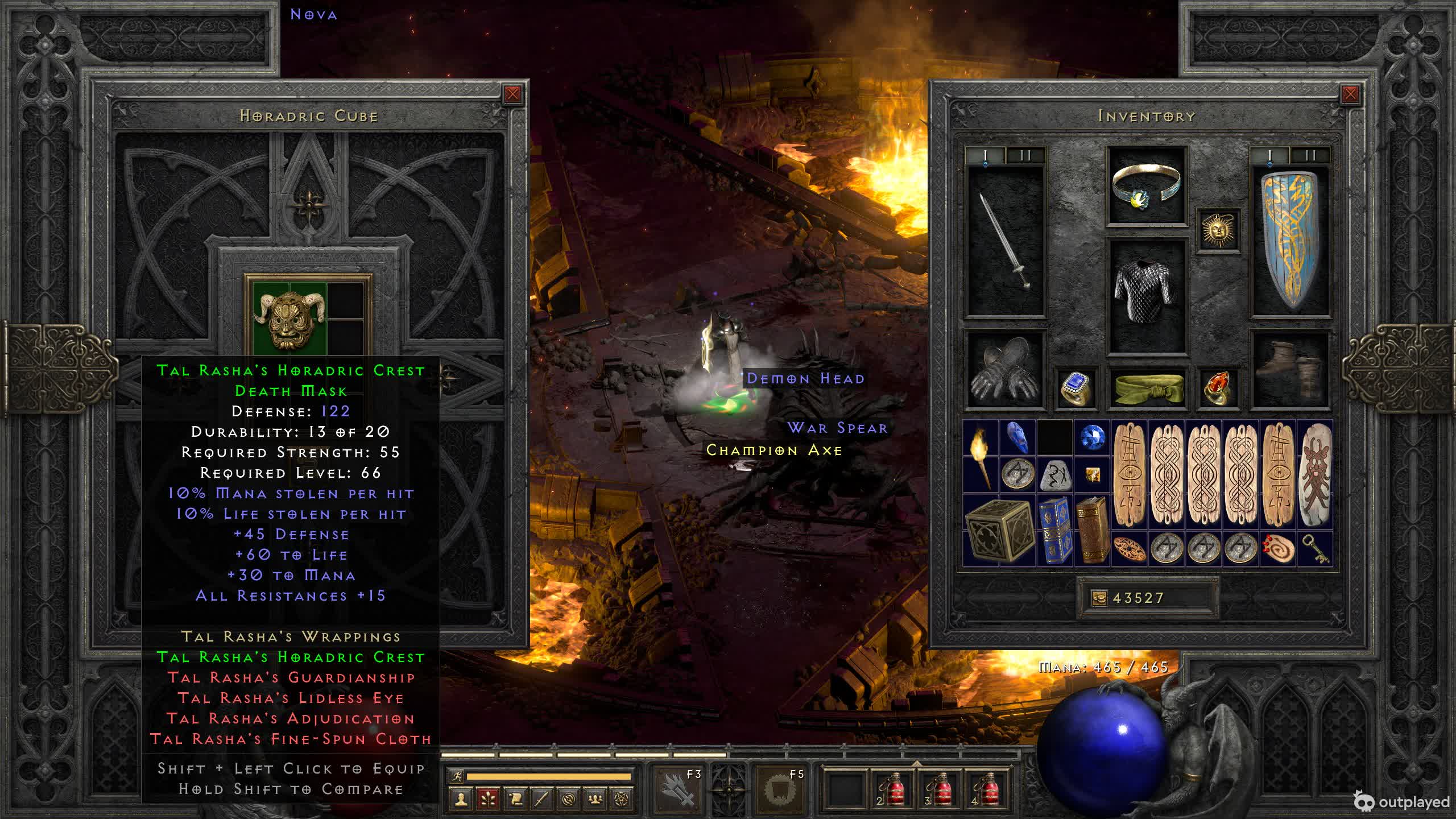Click the sun-face amulet slot

coord(1218,230)
